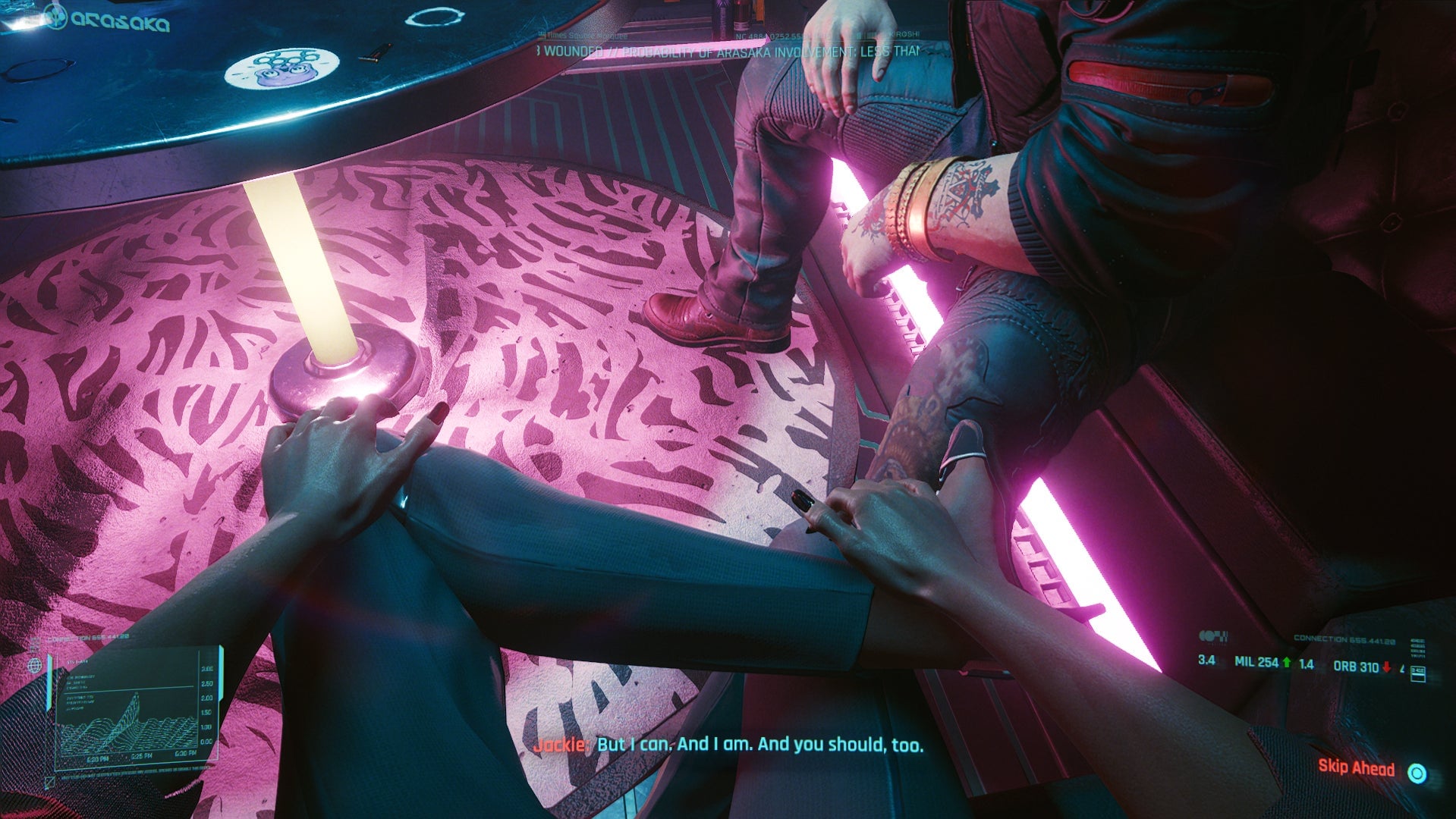Screen dimensions: 1456x819
Task: Click the slashed-square icon below the graph panel
Action: [x=49, y=783]
